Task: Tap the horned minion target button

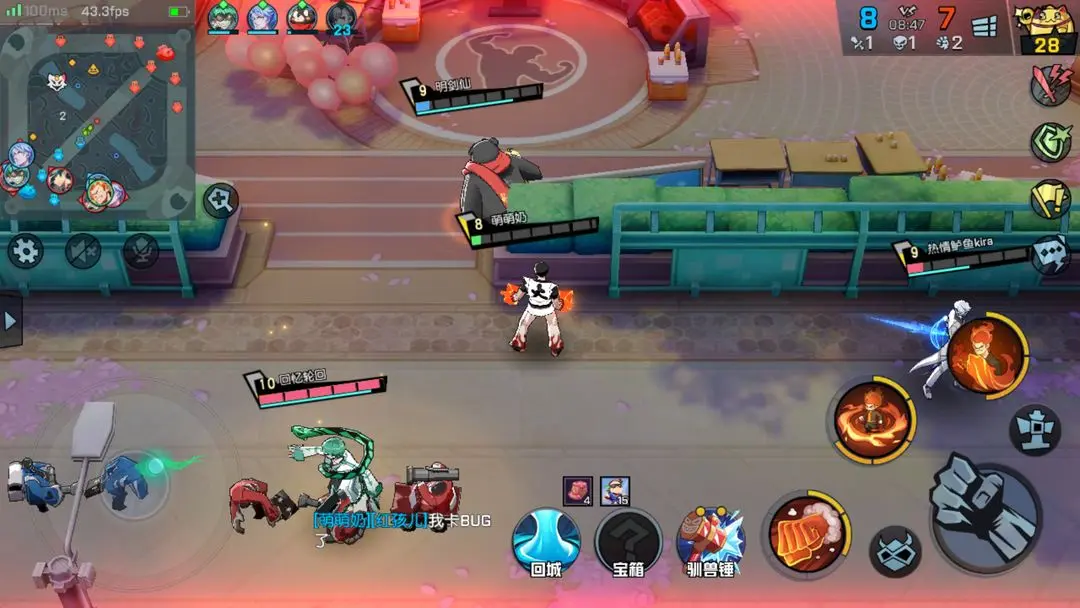Action: (894, 552)
